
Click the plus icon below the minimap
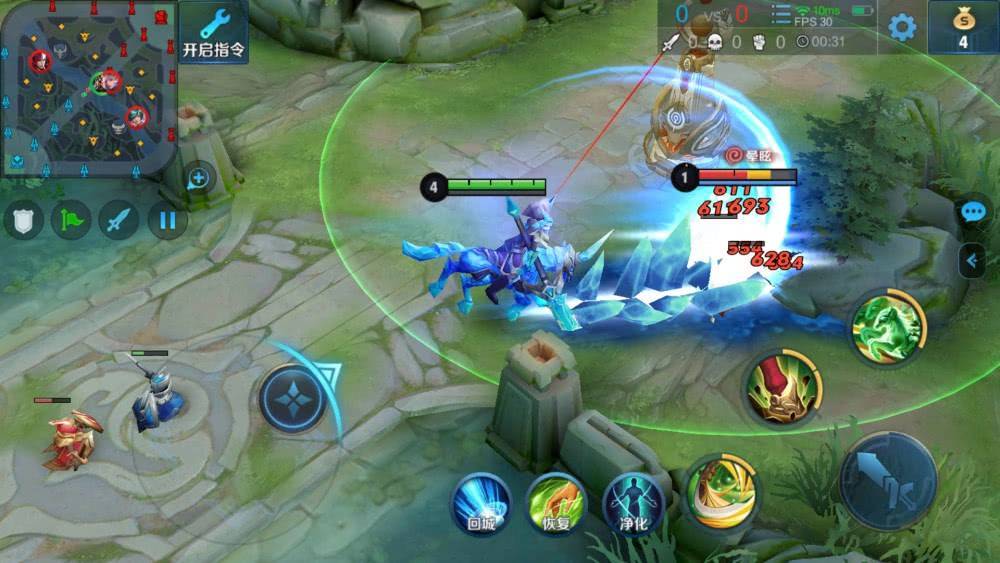pyautogui.click(x=198, y=179)
